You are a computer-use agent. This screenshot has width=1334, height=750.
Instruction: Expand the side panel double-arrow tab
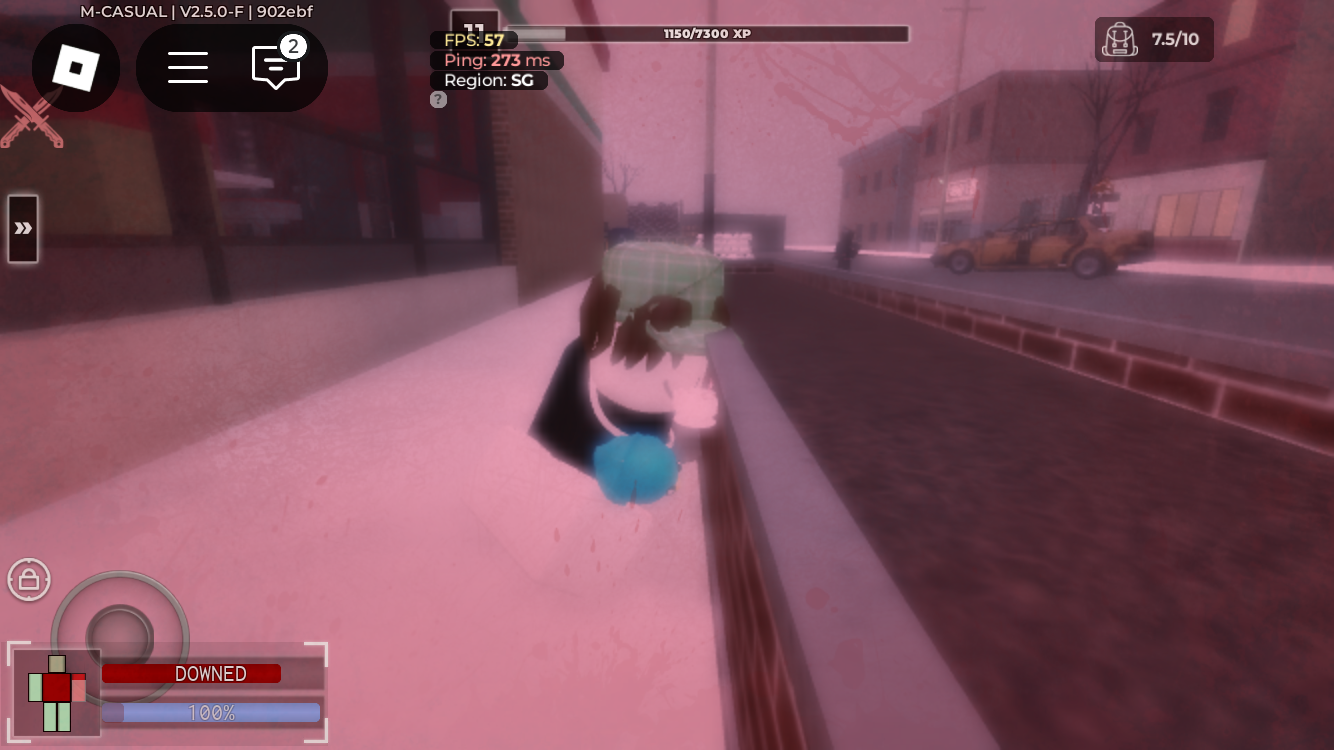point(23,229)
